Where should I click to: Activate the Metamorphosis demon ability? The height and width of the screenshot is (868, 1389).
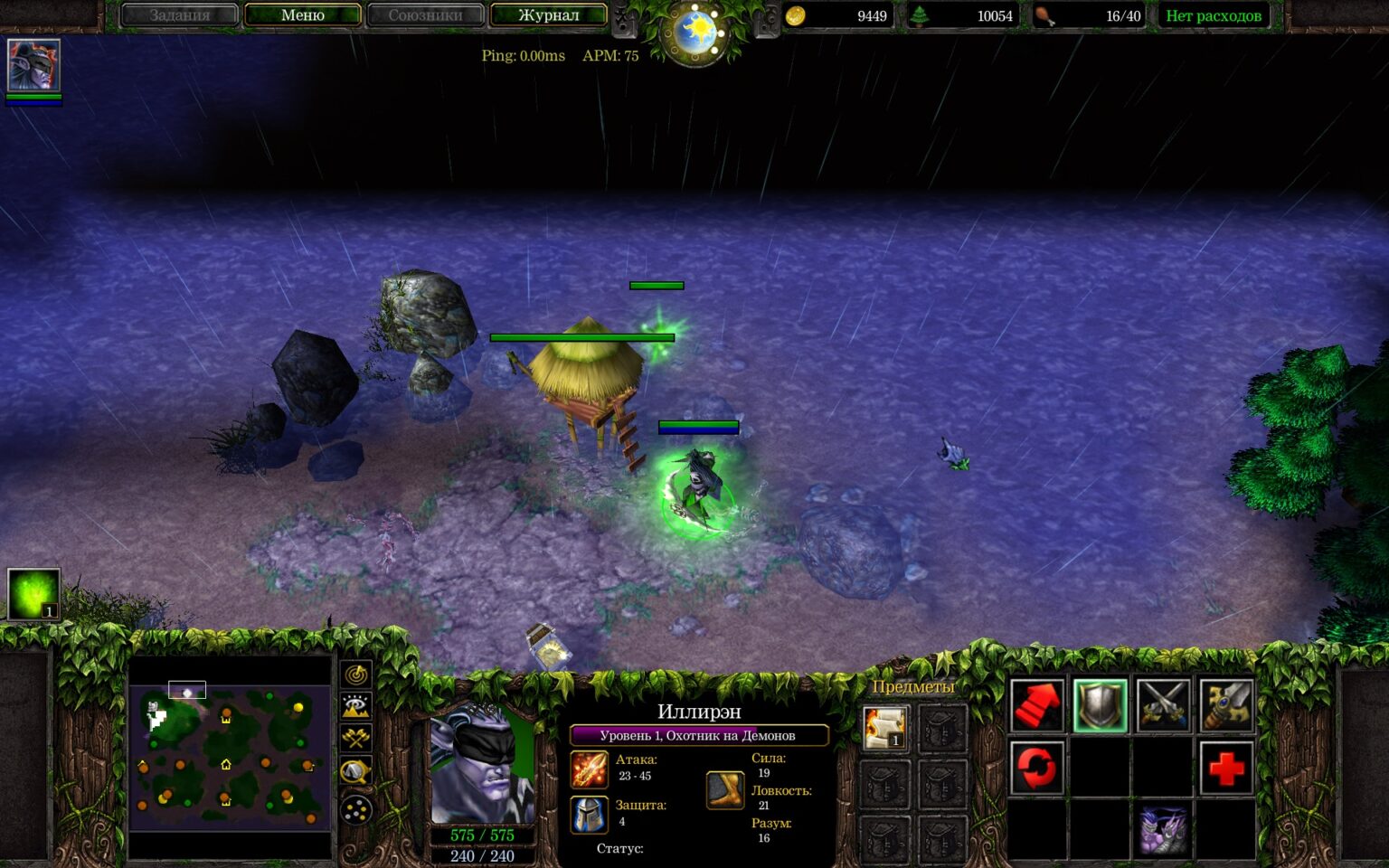(x=1163, y=830)
